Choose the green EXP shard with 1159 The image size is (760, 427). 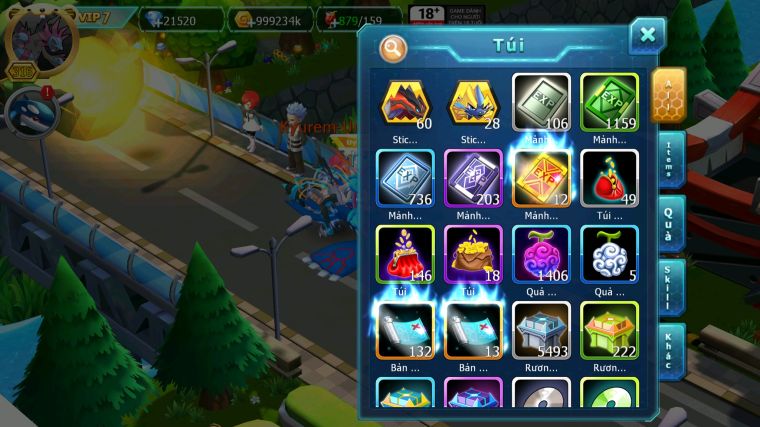(609, 102)
